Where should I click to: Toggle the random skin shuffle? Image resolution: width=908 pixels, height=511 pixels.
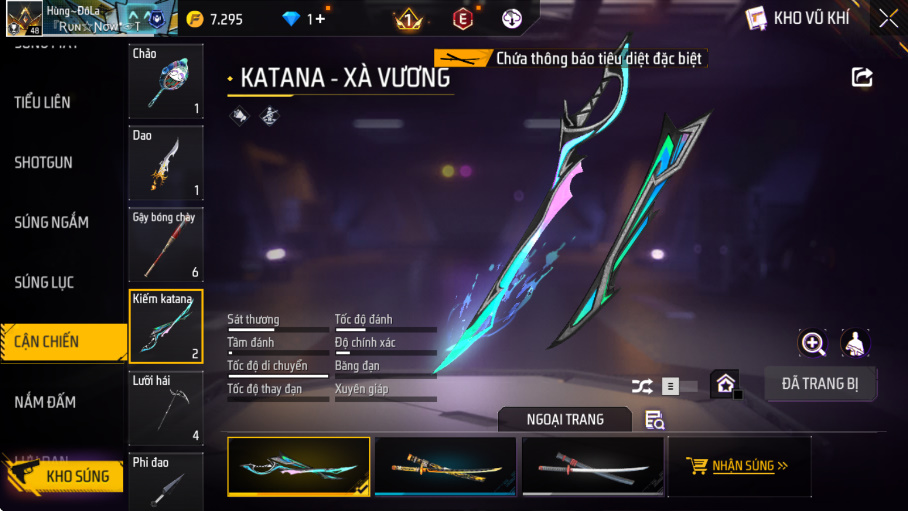[x=642, y=385]
